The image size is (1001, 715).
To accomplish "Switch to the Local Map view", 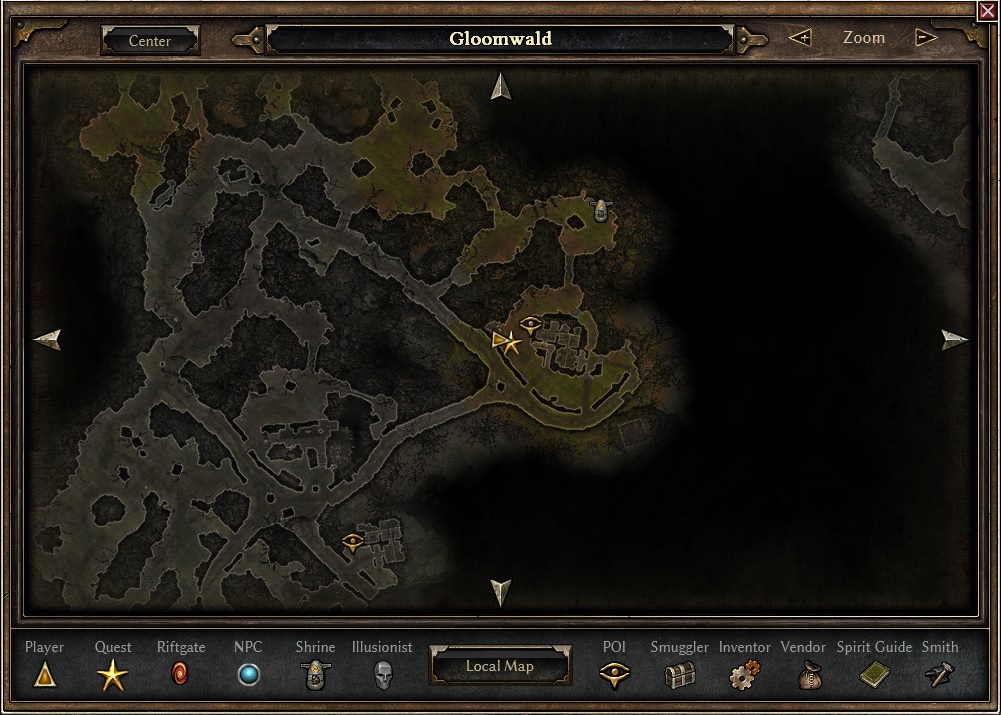I will click(x=500, y=666).
